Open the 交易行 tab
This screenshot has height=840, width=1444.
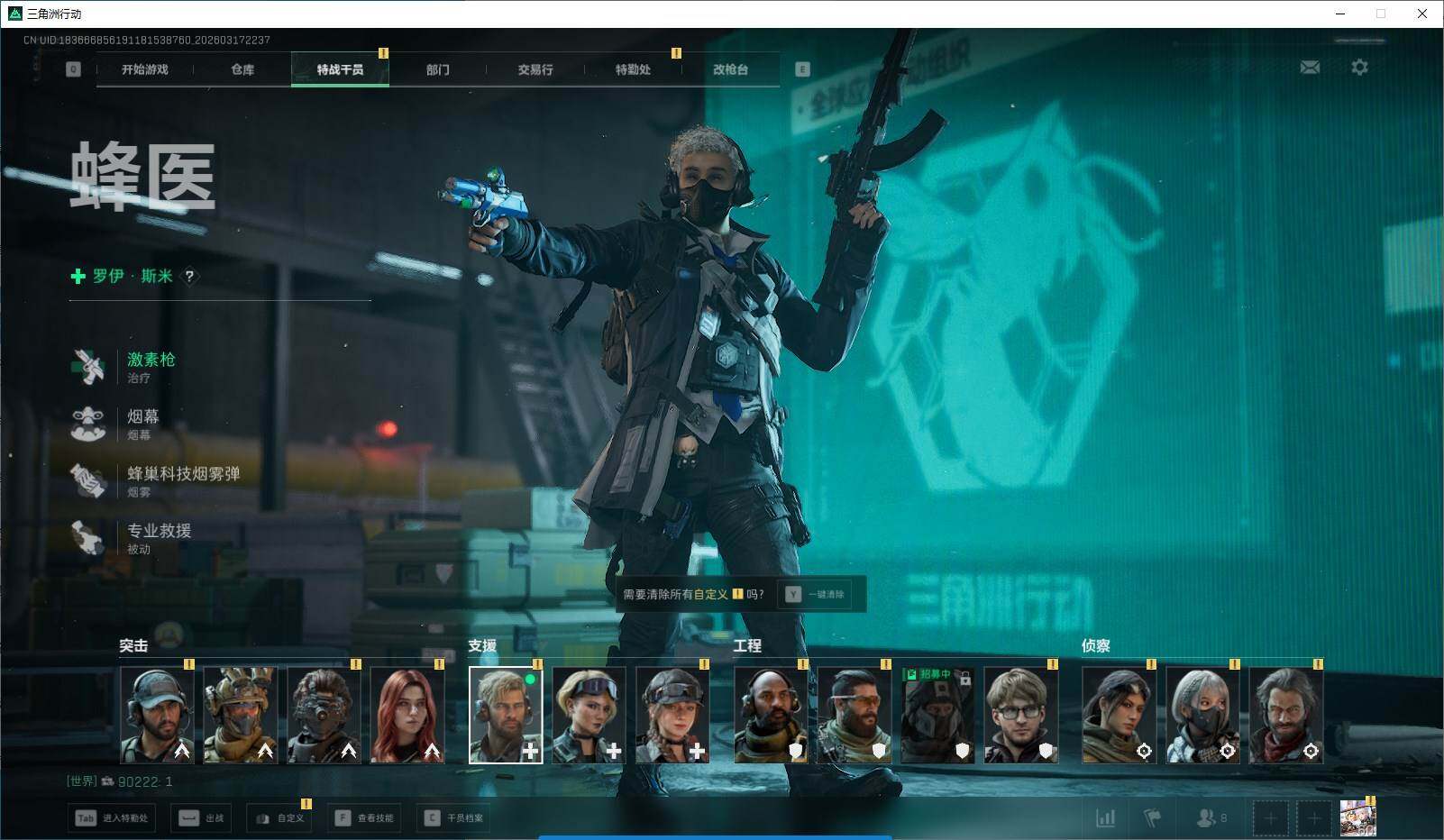535,69
